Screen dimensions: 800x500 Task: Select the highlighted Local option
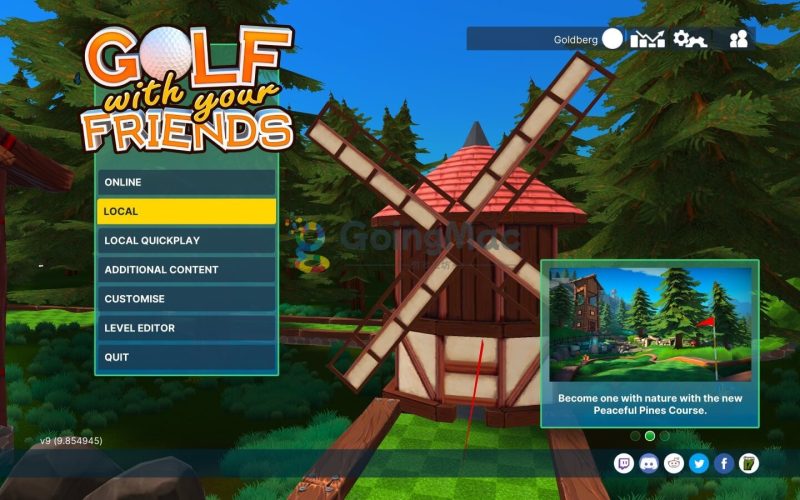186,211
